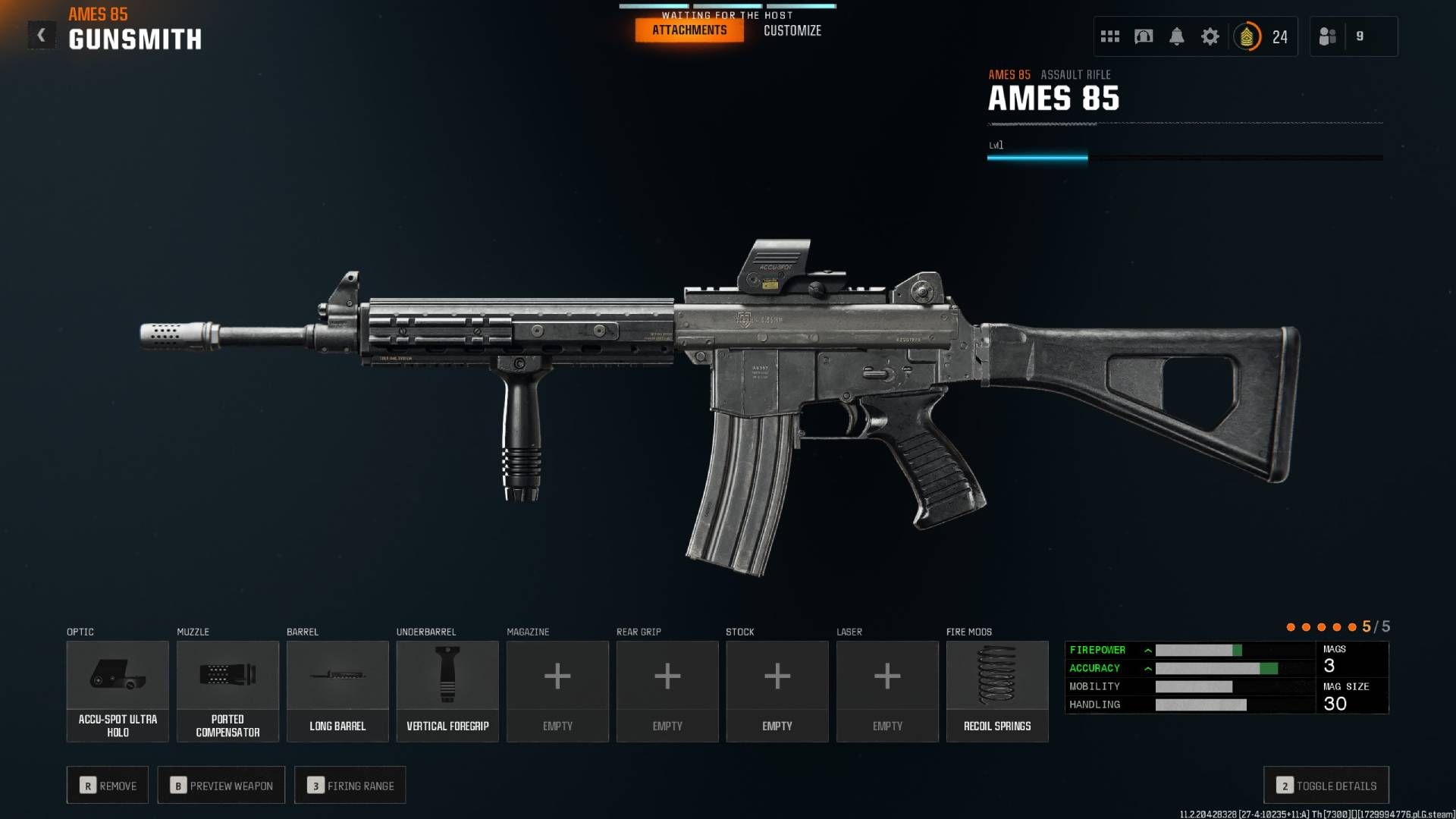1456x819 pixels.
Task: Click the back arrow to leave Gunsmith
Action: tap(42, 33)
